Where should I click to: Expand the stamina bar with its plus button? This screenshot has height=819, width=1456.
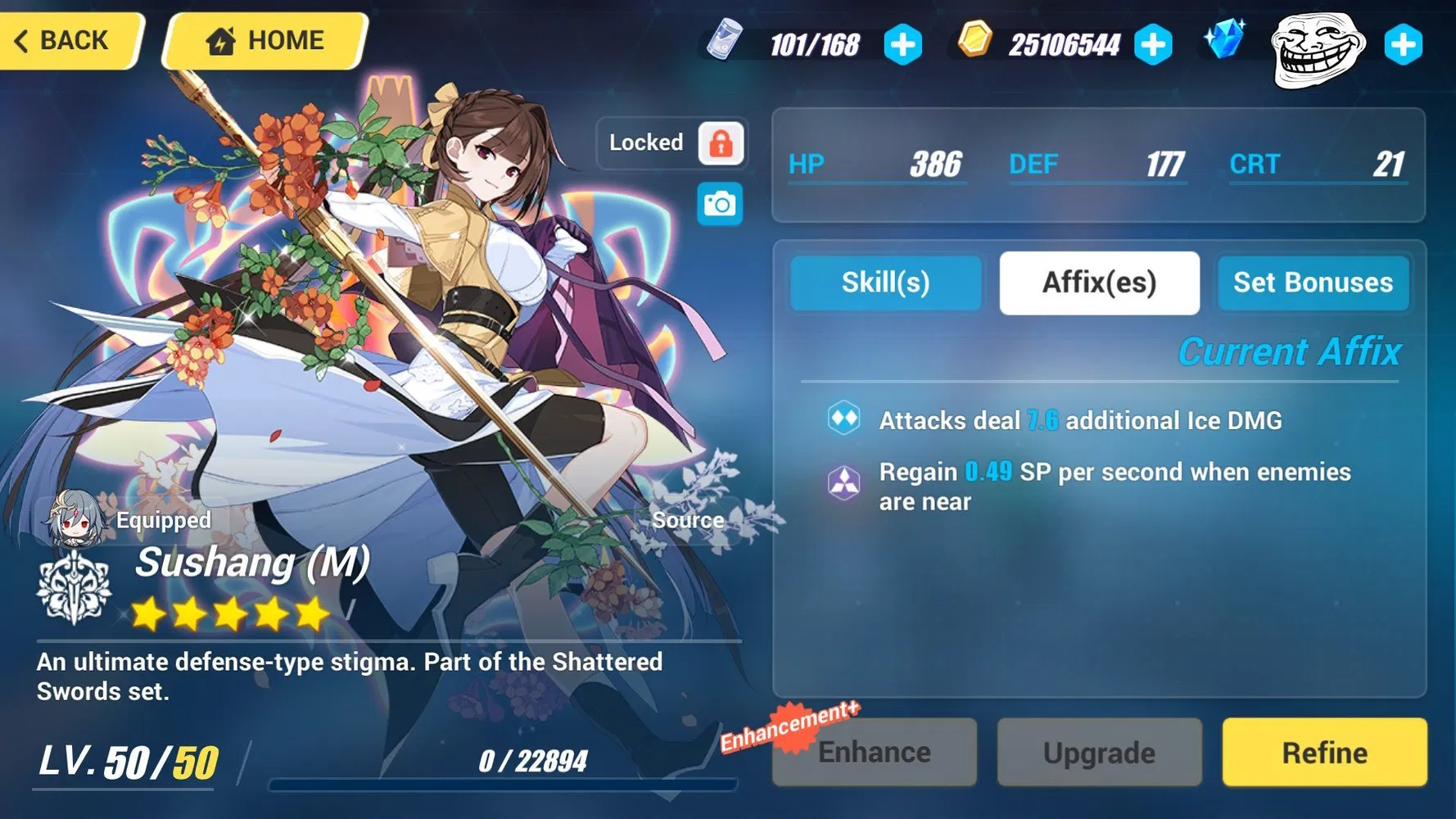point(902,47)
